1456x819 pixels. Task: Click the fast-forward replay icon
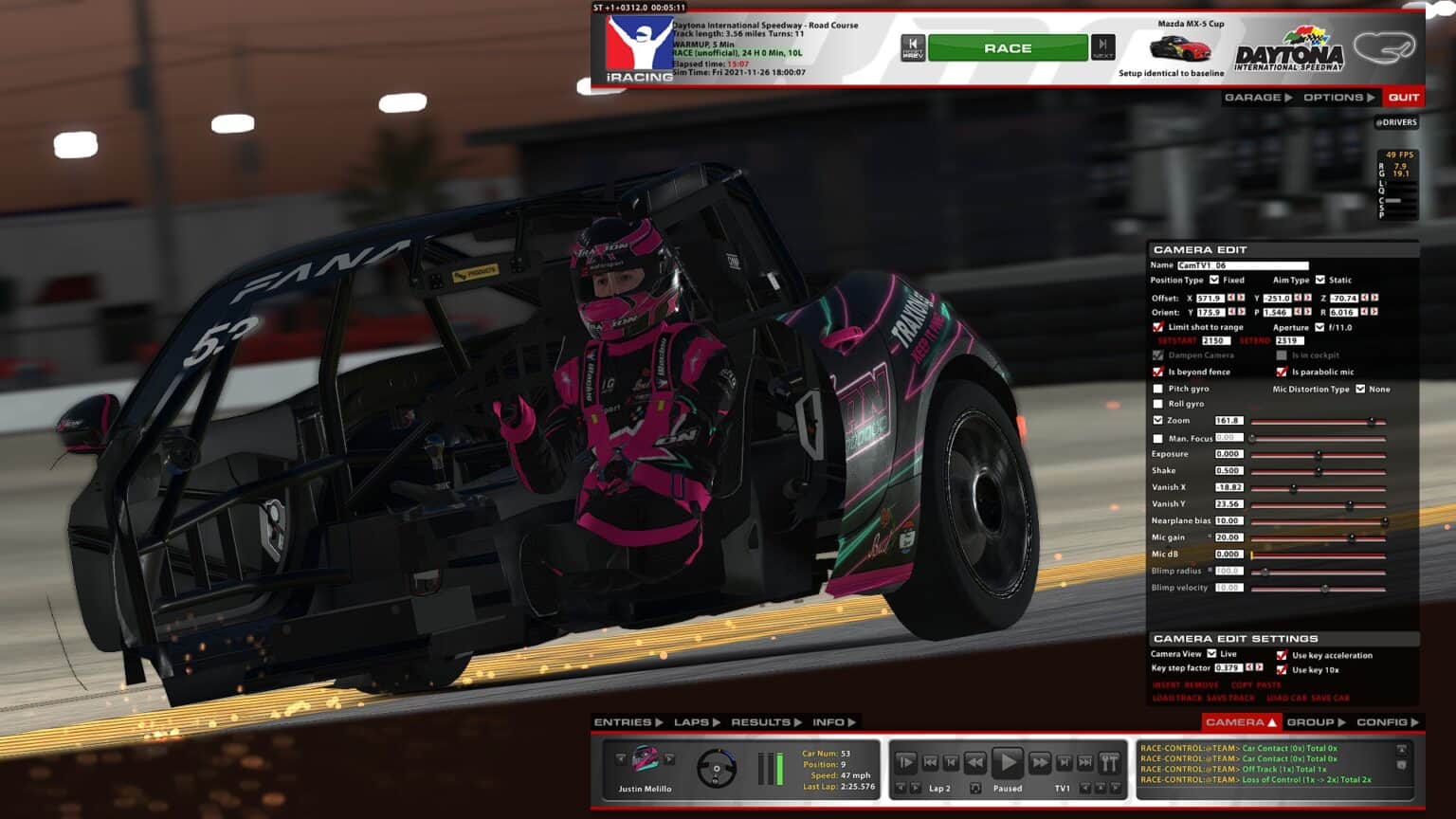1039,761
